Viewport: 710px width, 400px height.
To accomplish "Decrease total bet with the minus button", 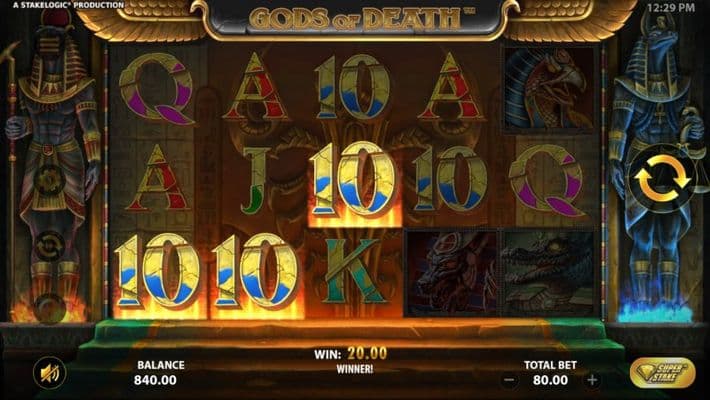I will [x=509, y=380].
